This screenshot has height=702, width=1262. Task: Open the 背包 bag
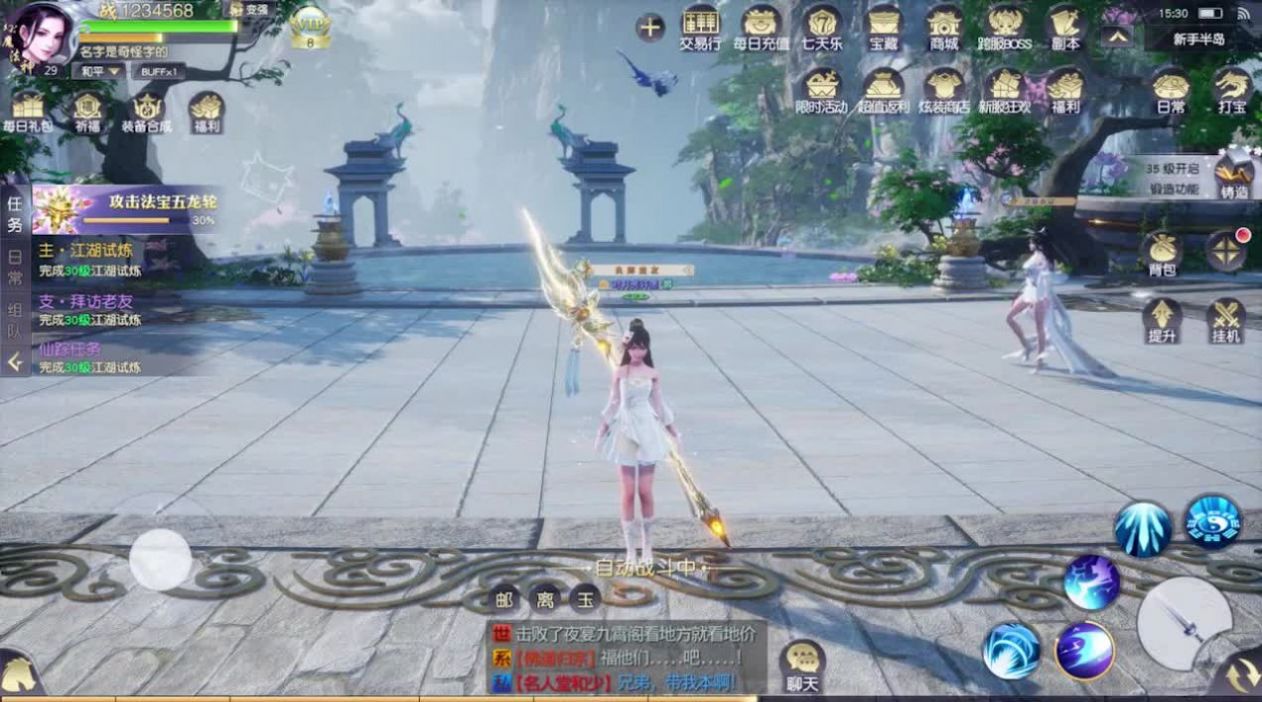1162,252
